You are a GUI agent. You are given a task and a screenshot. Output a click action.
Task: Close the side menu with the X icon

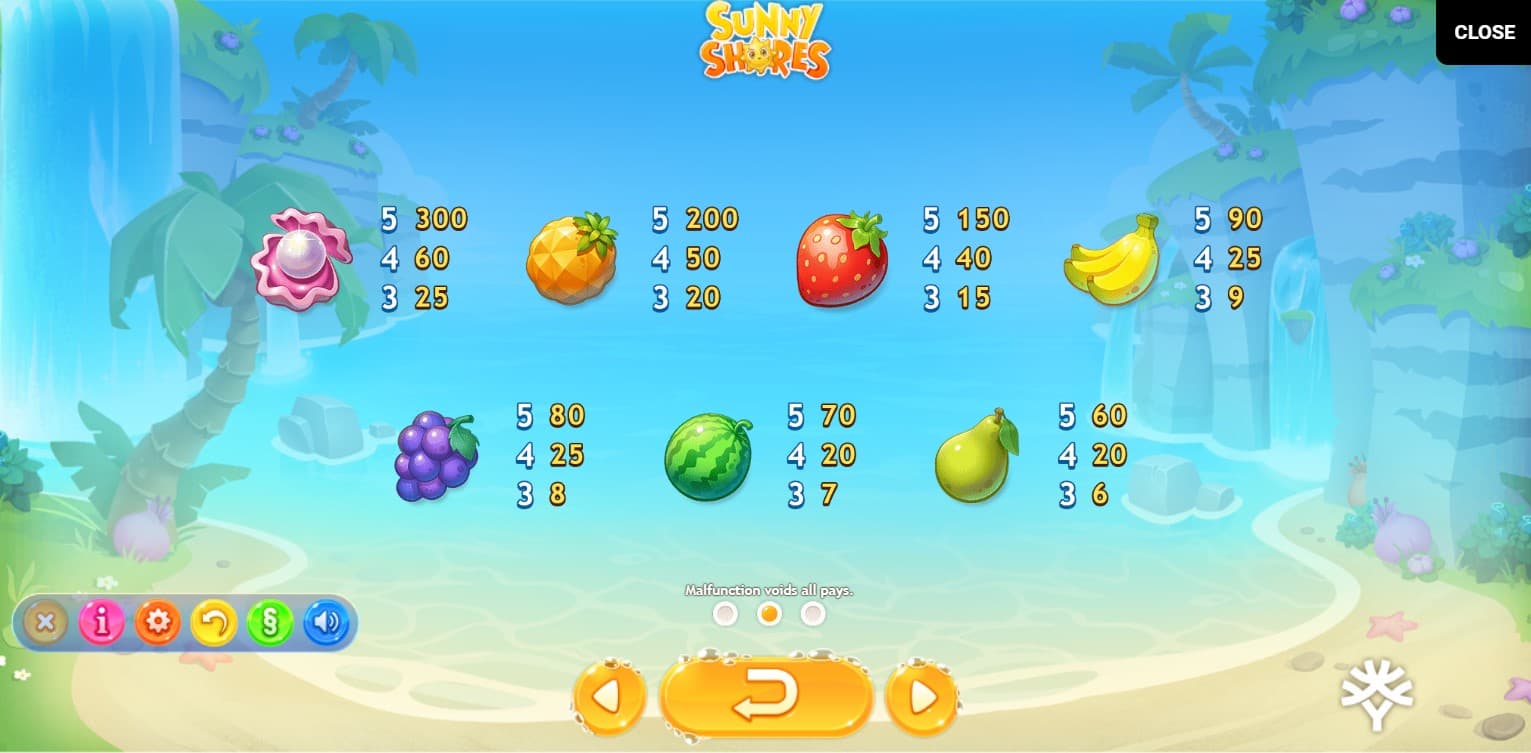(45, 623)
